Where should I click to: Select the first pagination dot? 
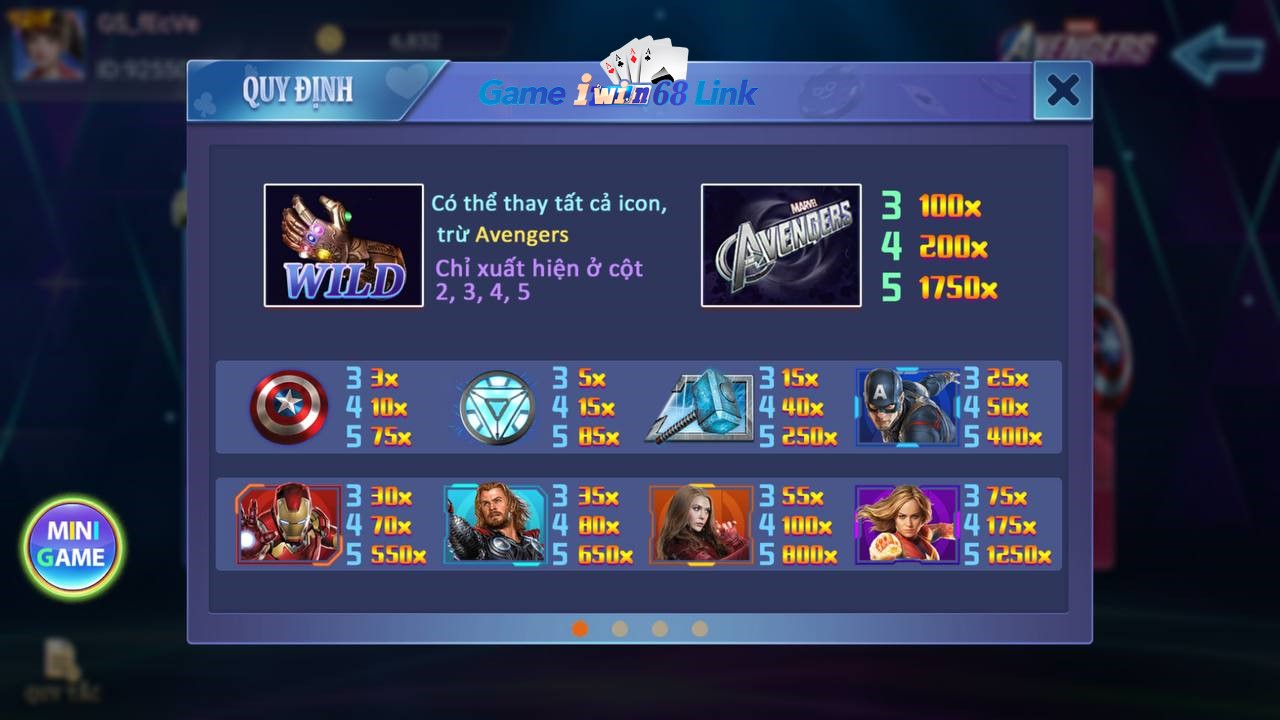pos(581,630)
